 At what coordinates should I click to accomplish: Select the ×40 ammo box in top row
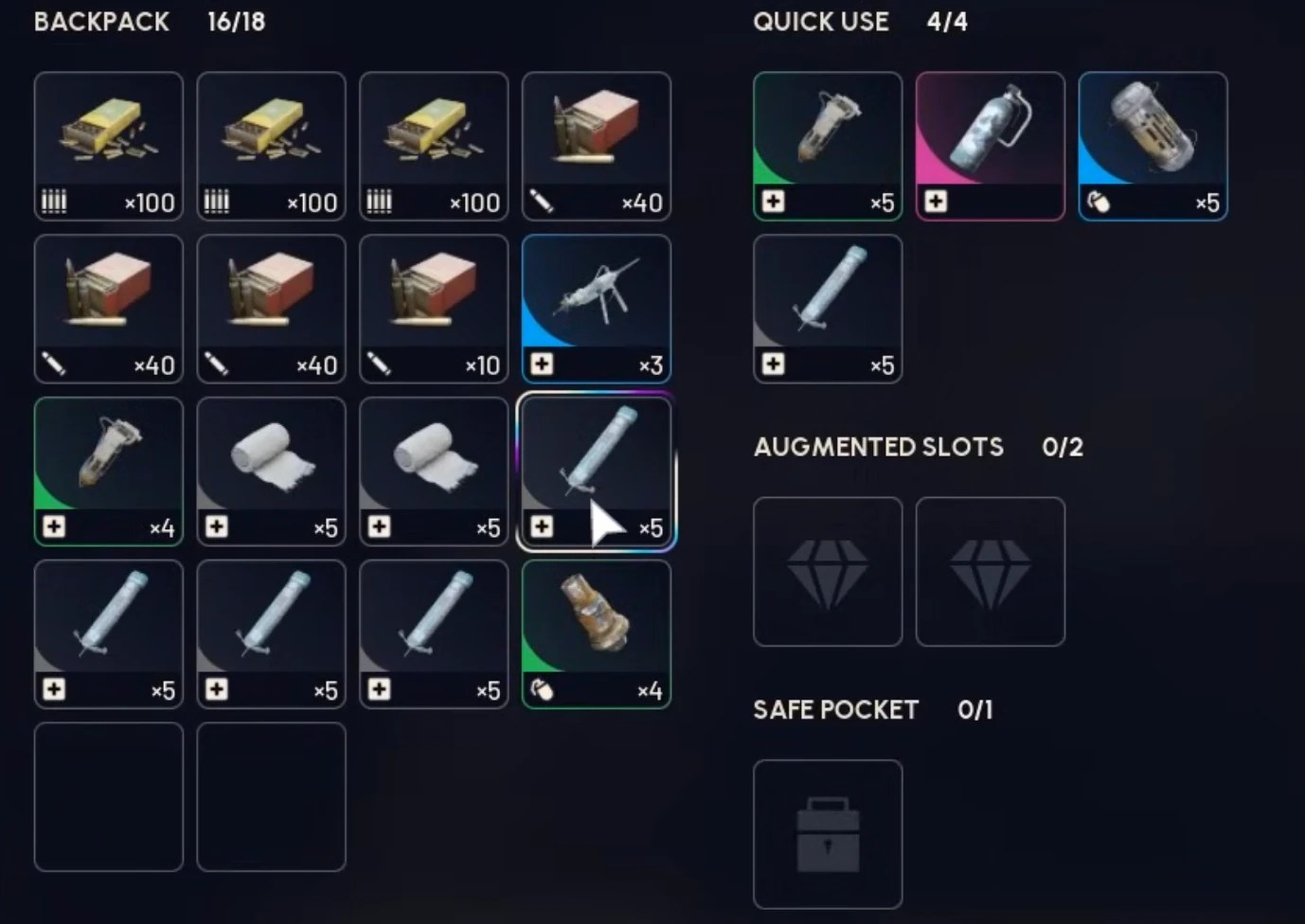597,147
